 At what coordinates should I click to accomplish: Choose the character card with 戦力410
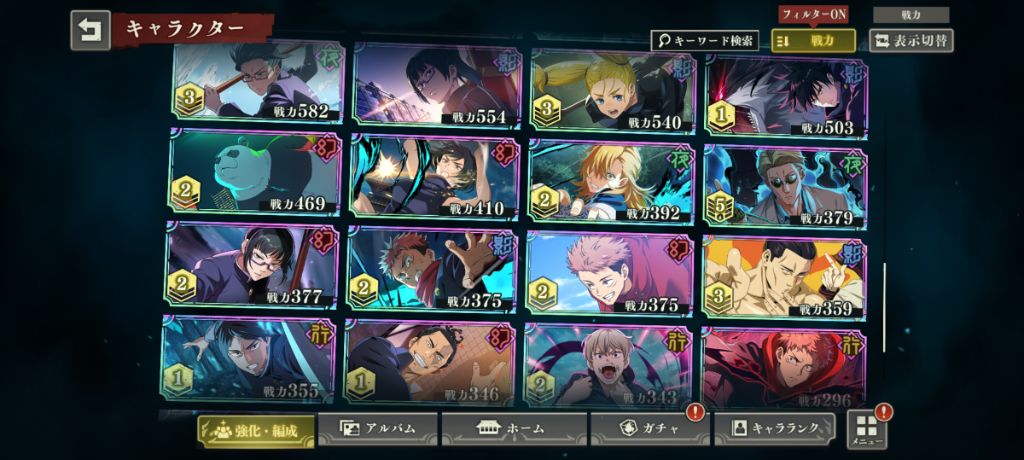(434, 176)
